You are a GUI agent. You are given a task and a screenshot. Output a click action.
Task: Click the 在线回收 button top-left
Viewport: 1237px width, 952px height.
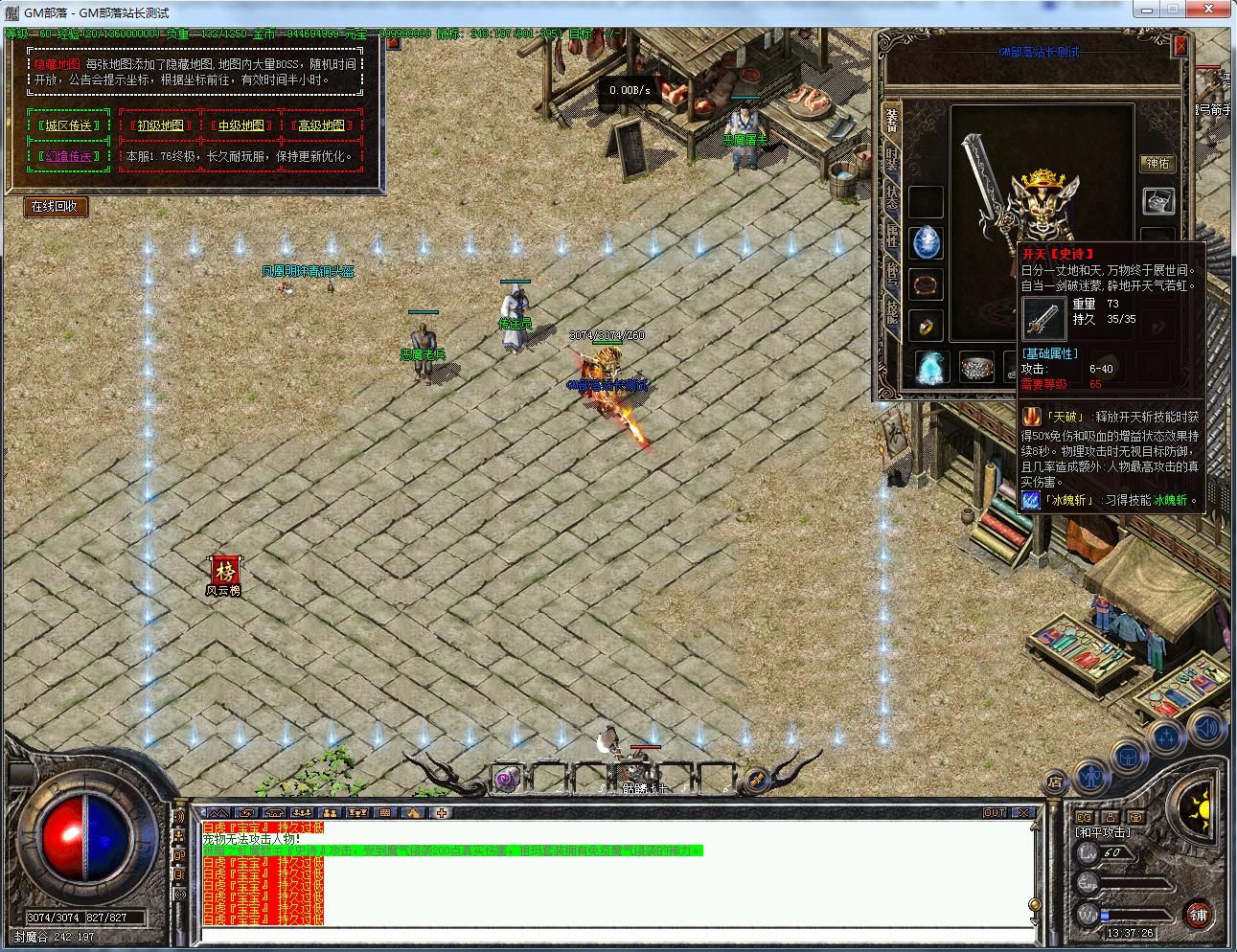[54, 206]
